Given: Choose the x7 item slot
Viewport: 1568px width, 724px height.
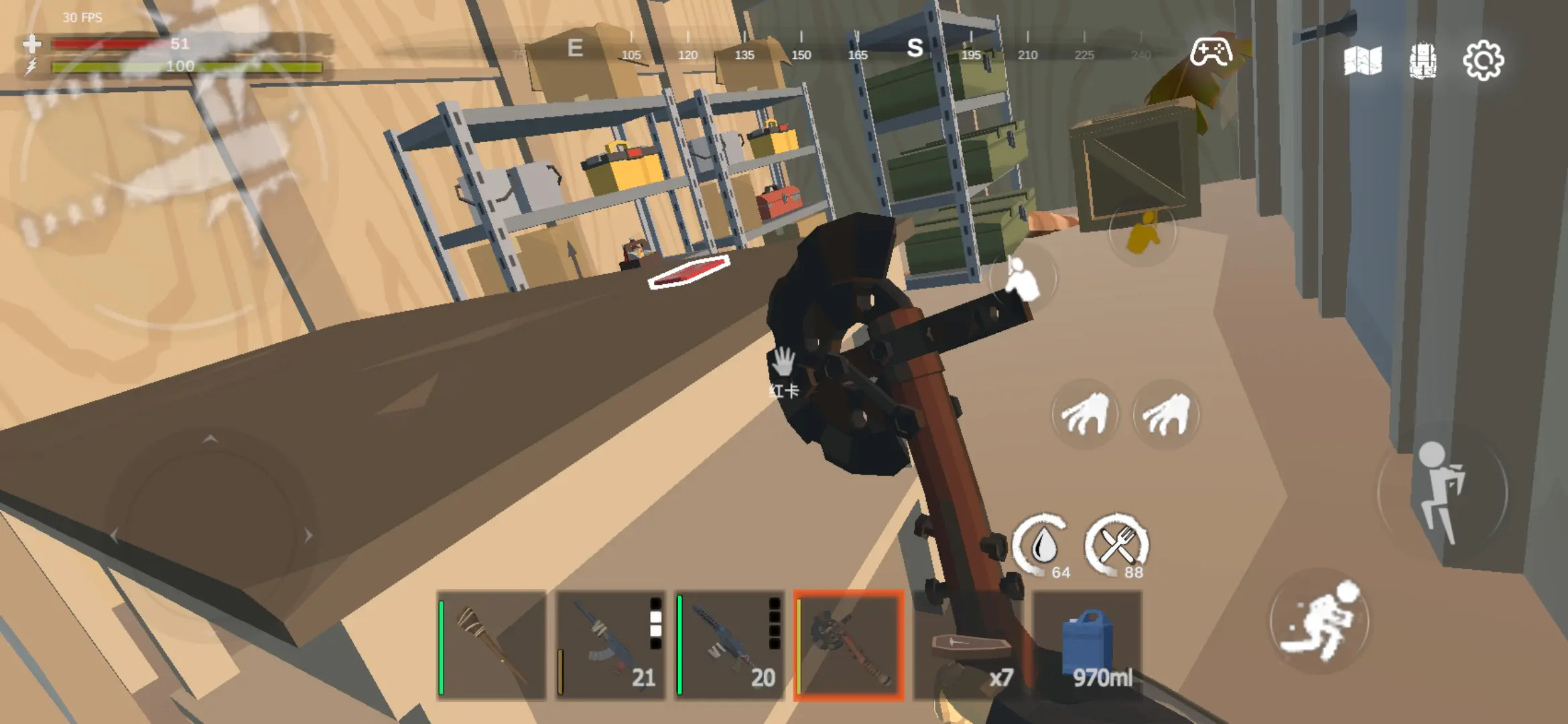Looking at the screenshot, I should tap(968, 645).
